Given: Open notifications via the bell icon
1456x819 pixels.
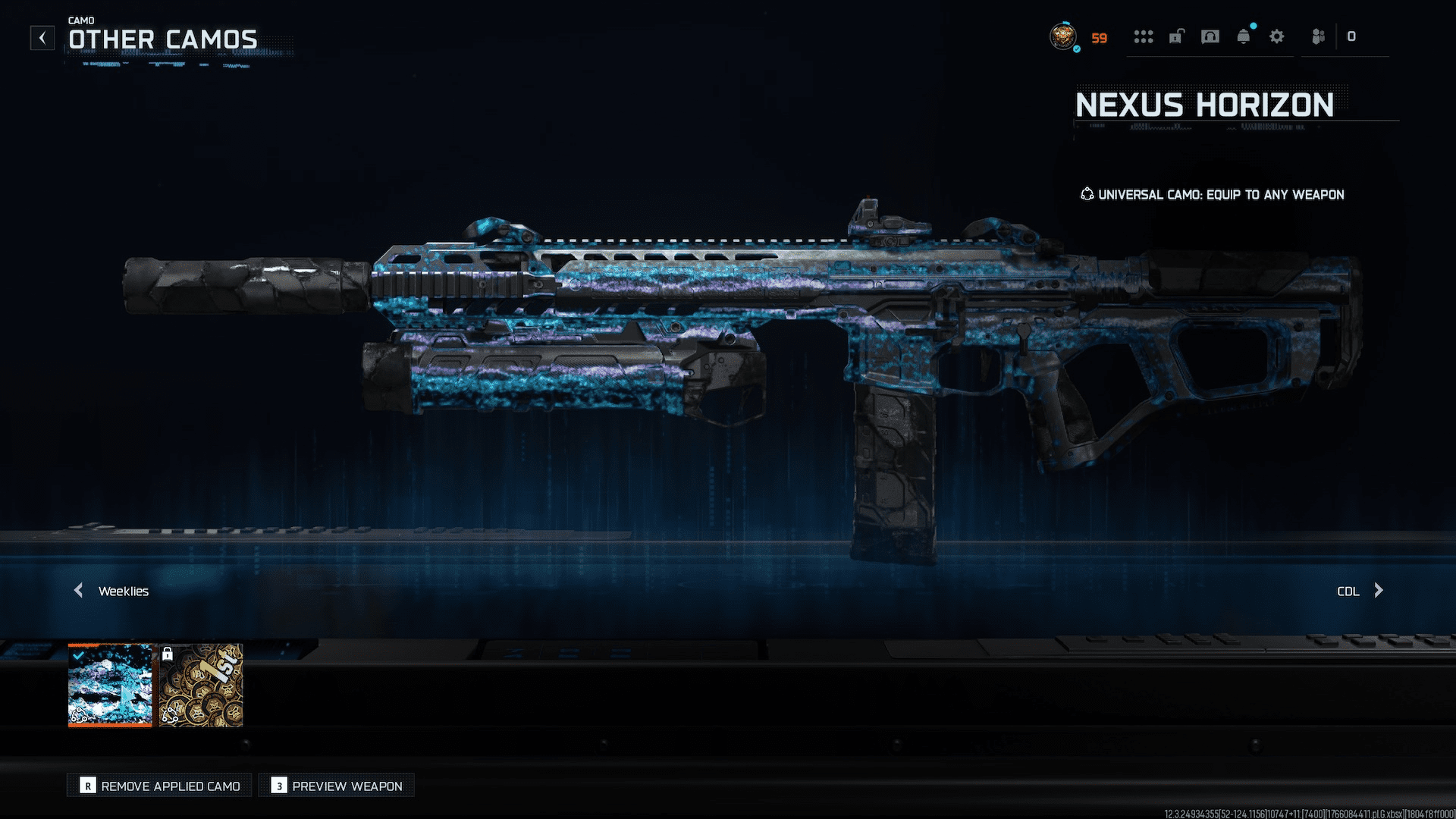Looking at the screenshot, I should pyautogui.click(x=1244, y=37).
